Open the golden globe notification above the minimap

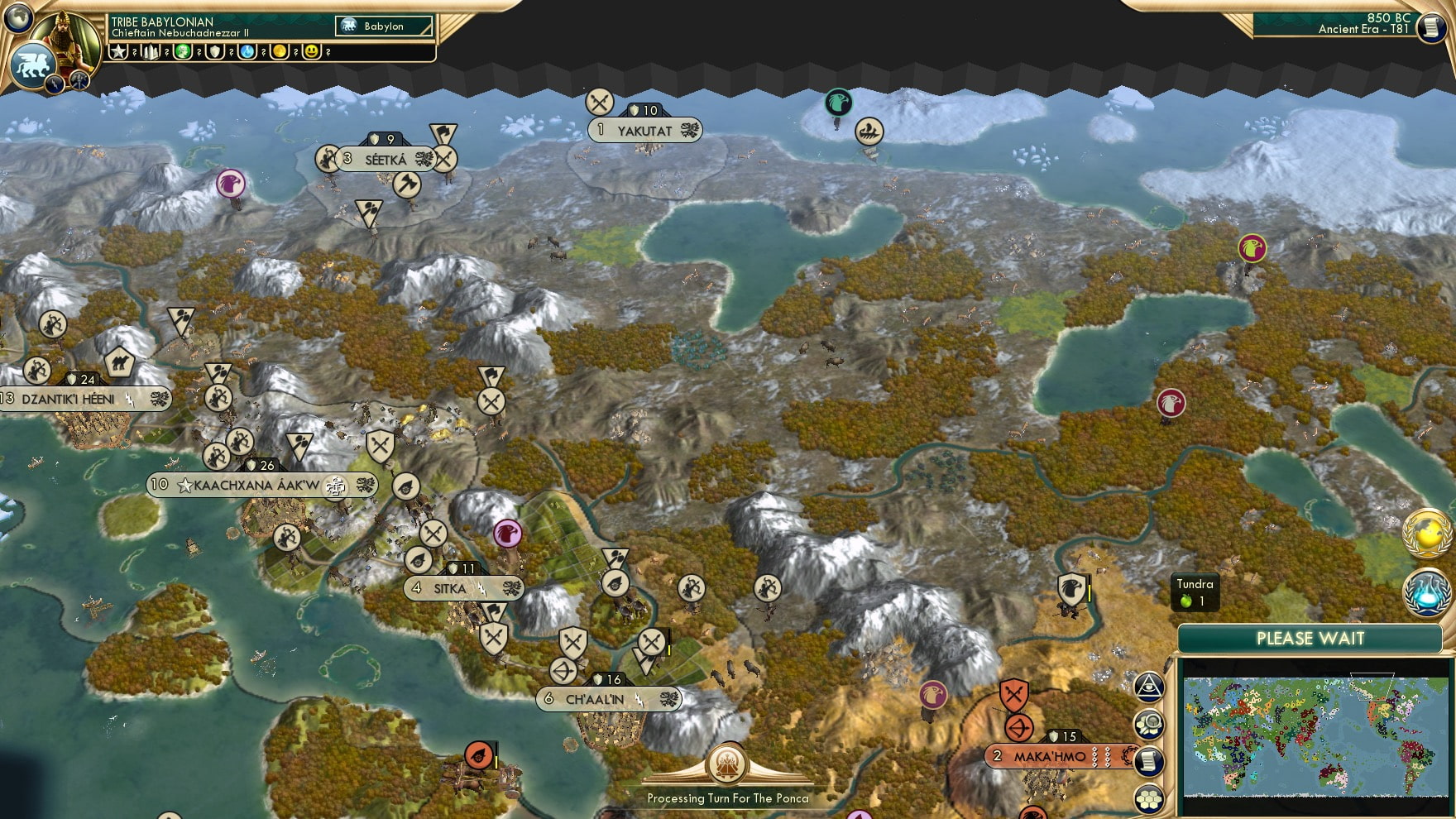(1429, 534)
